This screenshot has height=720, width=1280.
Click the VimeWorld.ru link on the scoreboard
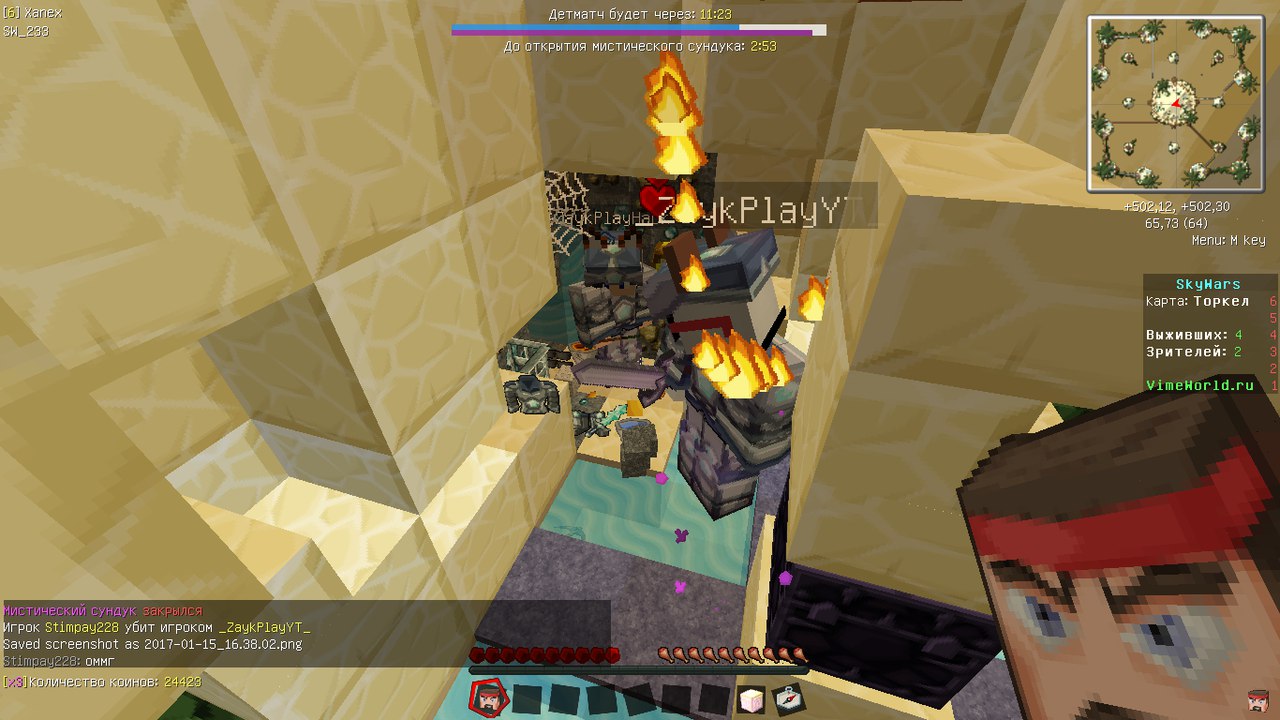pos(1198,384)
